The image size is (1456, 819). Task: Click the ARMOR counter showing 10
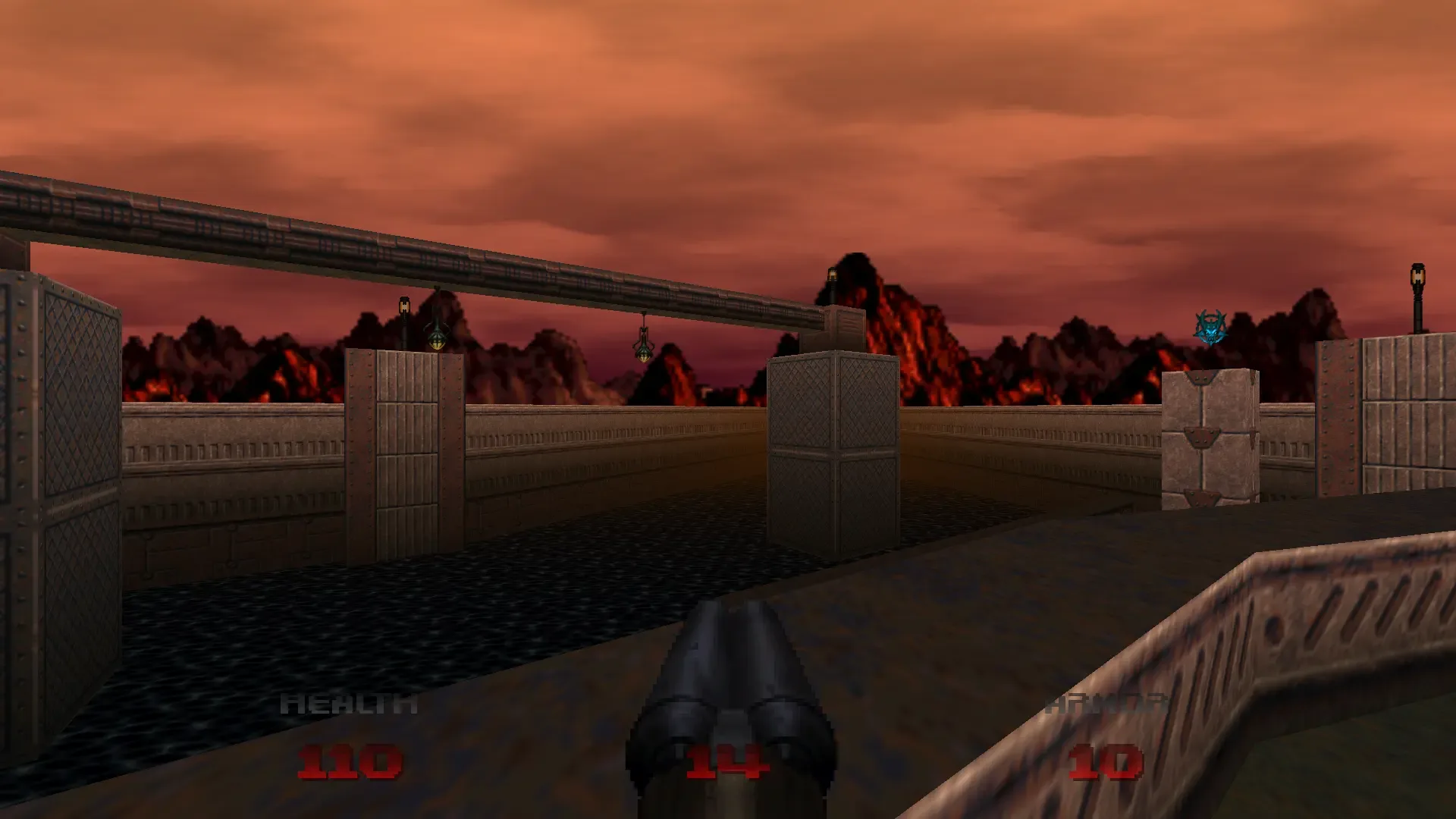pos(1103,762)
